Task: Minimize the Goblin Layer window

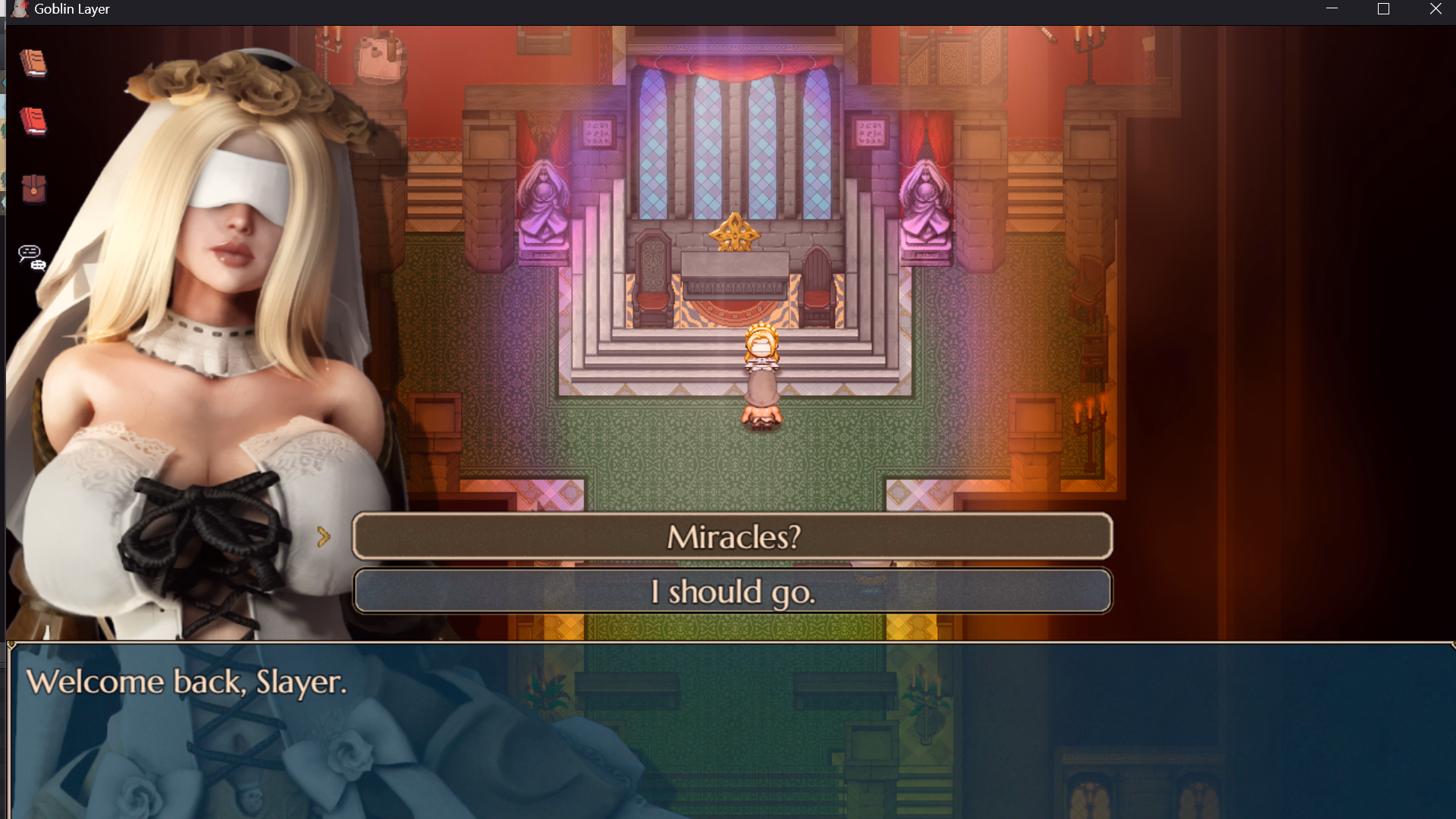Action: click(1332, 9)
